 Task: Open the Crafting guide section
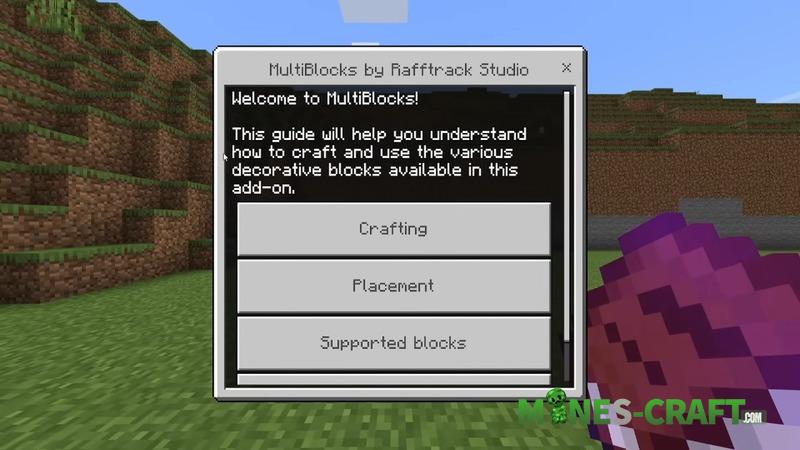click(393, 229)
